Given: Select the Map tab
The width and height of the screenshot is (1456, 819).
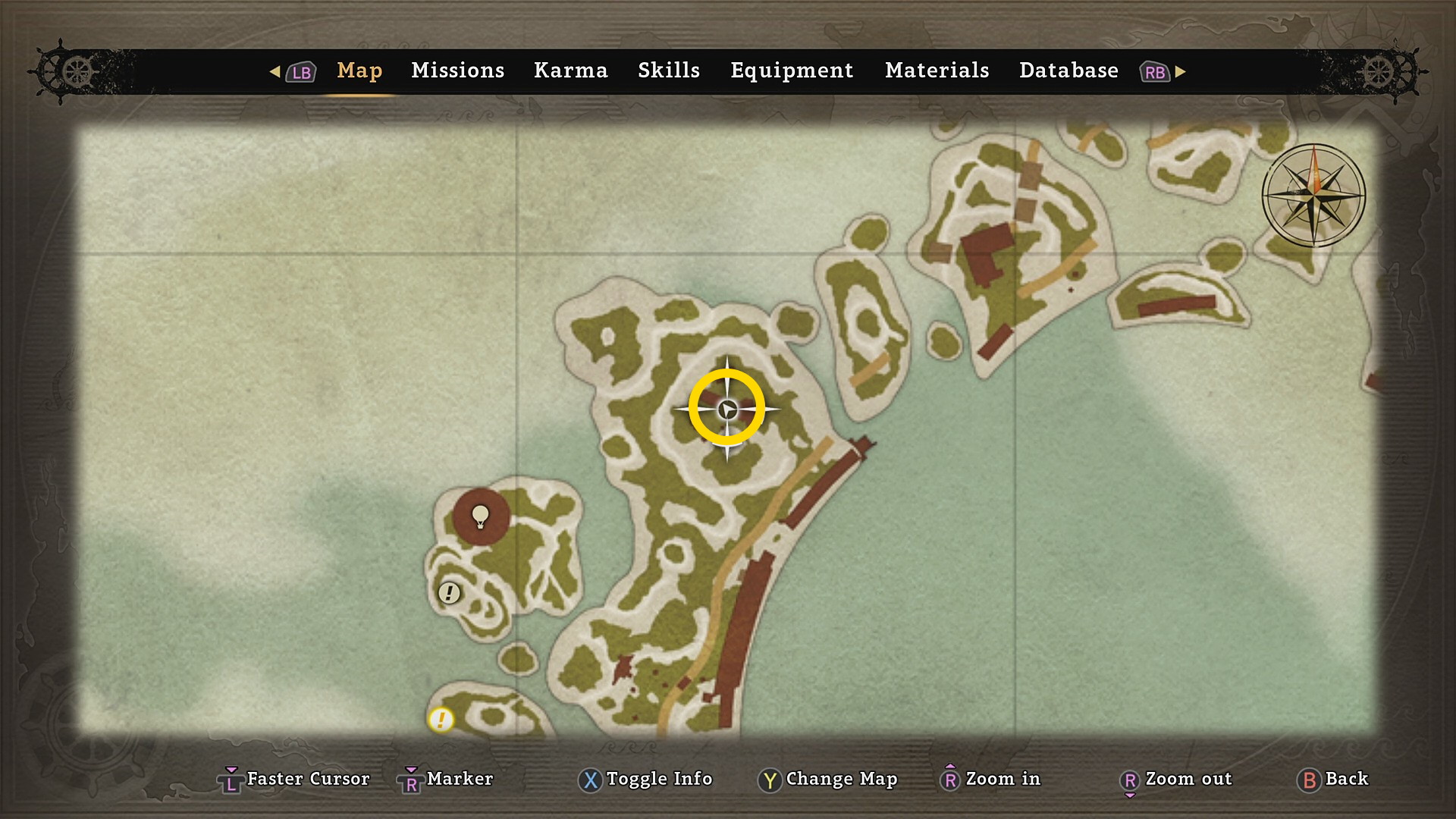Looking at the screenshot, I should tap(359, 71).
